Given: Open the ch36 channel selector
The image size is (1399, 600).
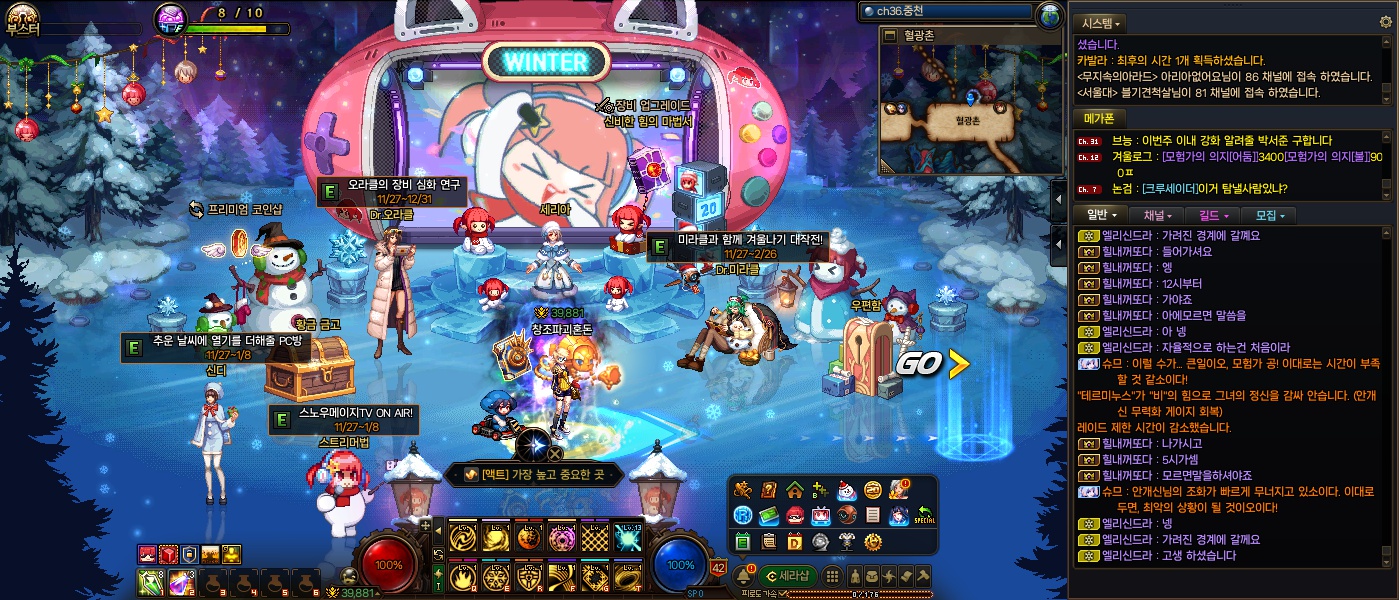Looking at the screenshot, I should tap(945, 12).
